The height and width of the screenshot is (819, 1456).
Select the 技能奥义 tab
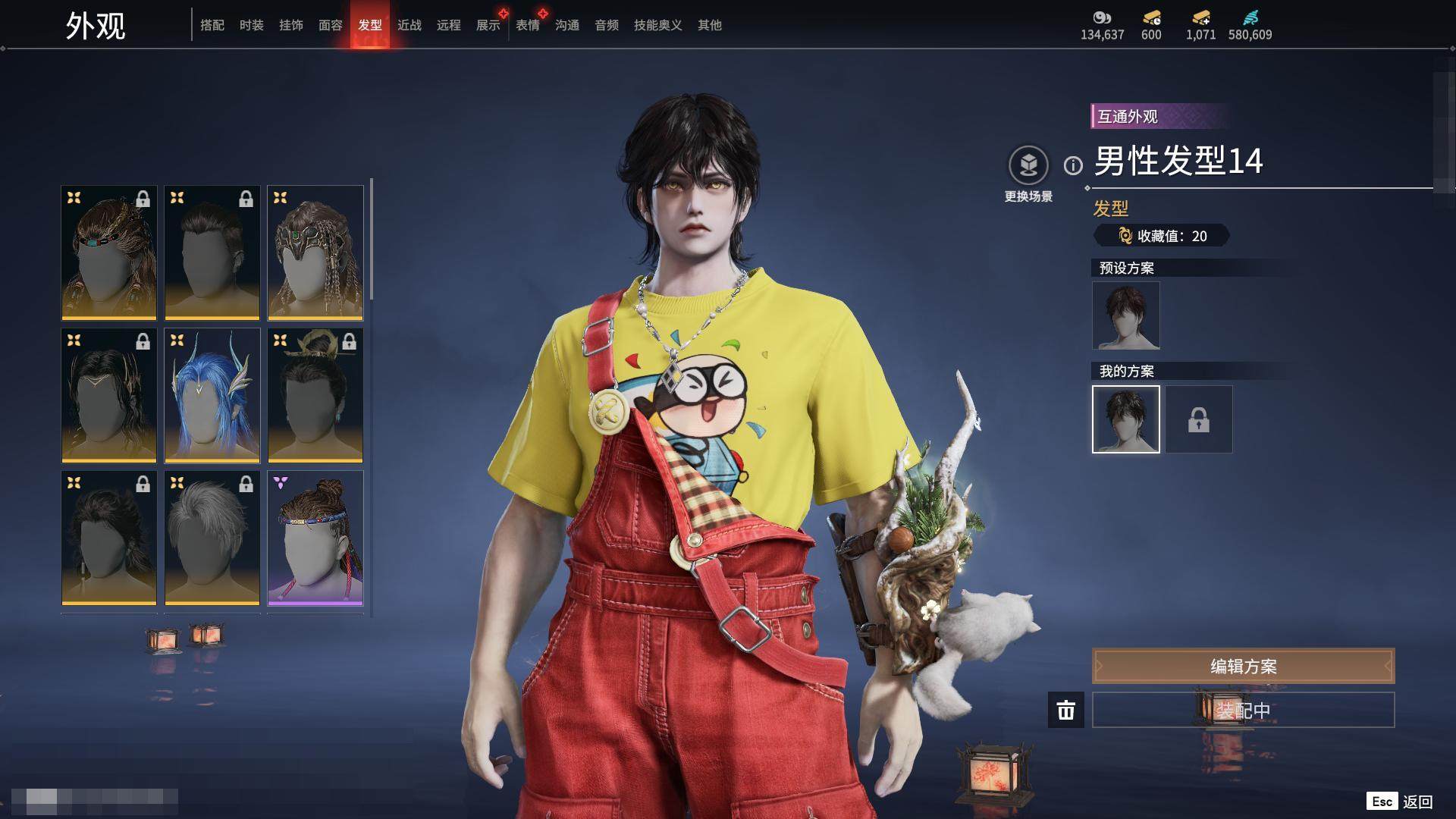pos(657,25)
